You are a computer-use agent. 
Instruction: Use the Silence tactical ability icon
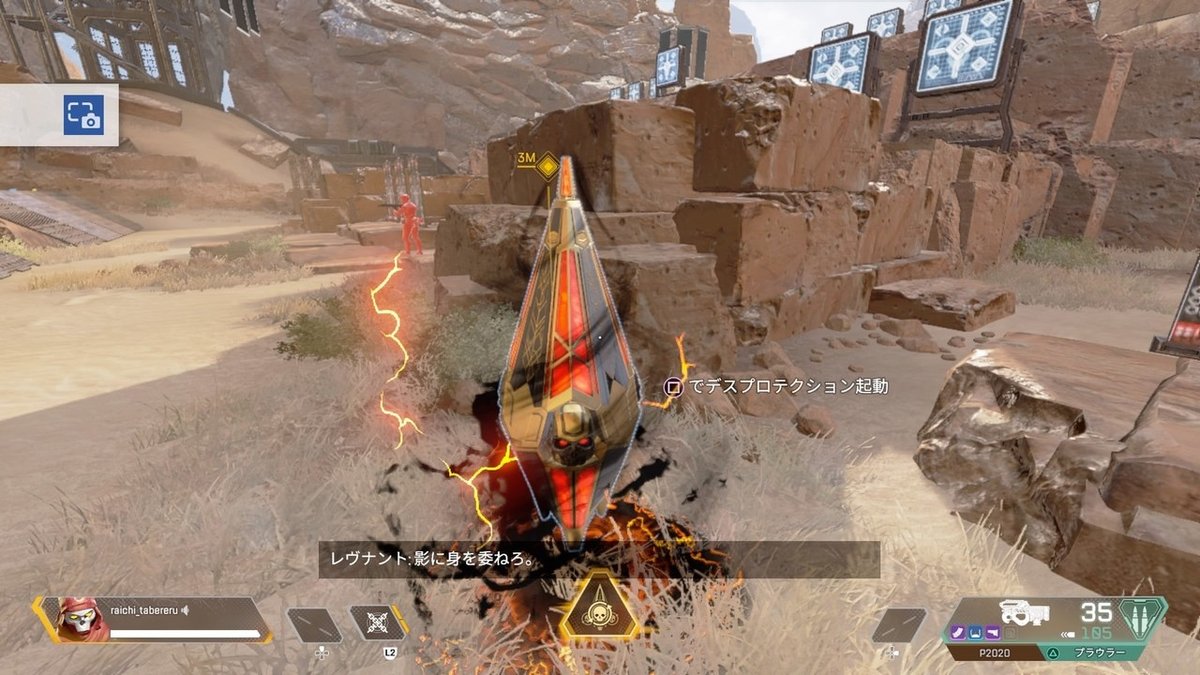(x=379, y=623)
